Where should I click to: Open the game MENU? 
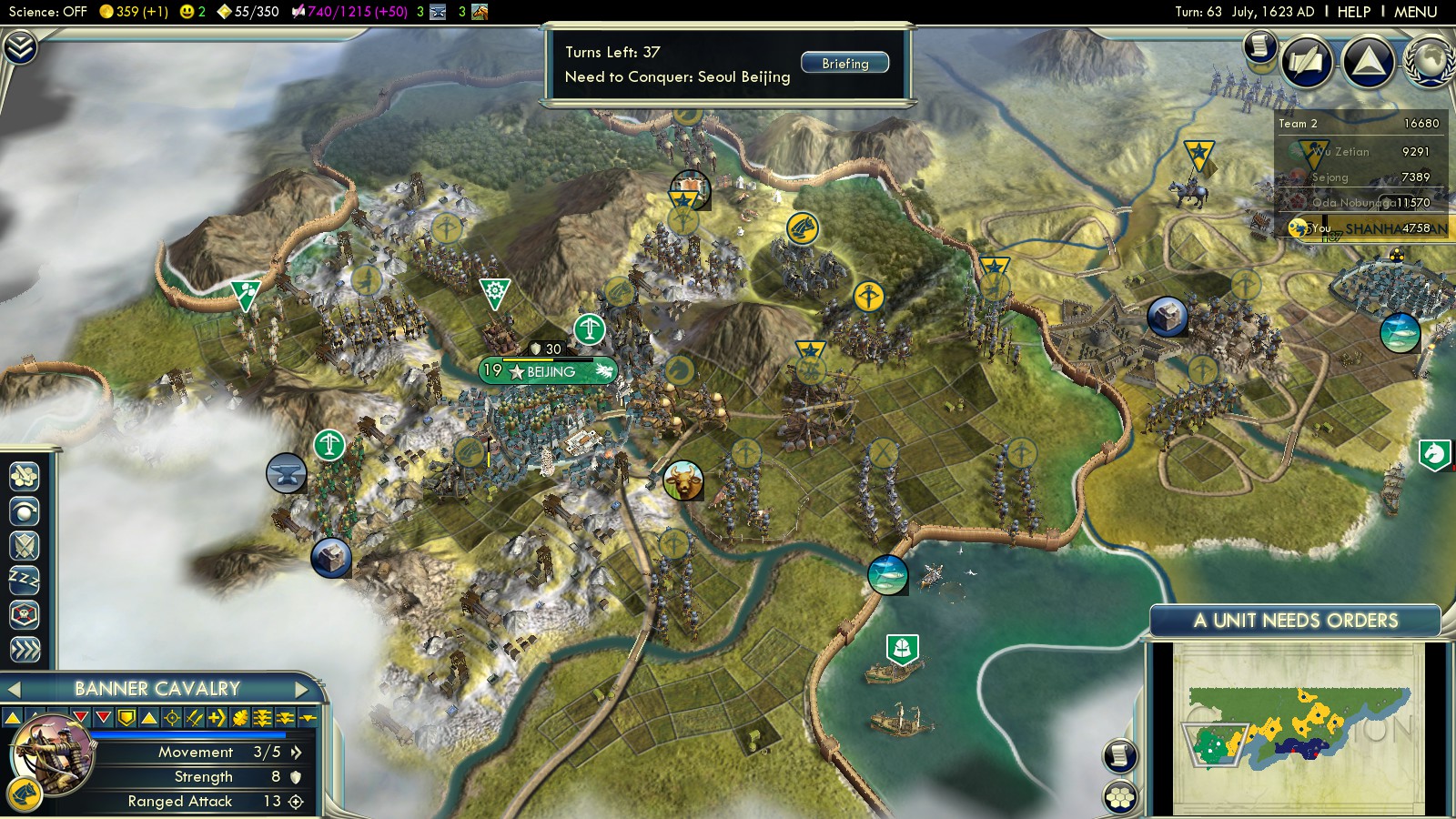tap(1415, 12)
